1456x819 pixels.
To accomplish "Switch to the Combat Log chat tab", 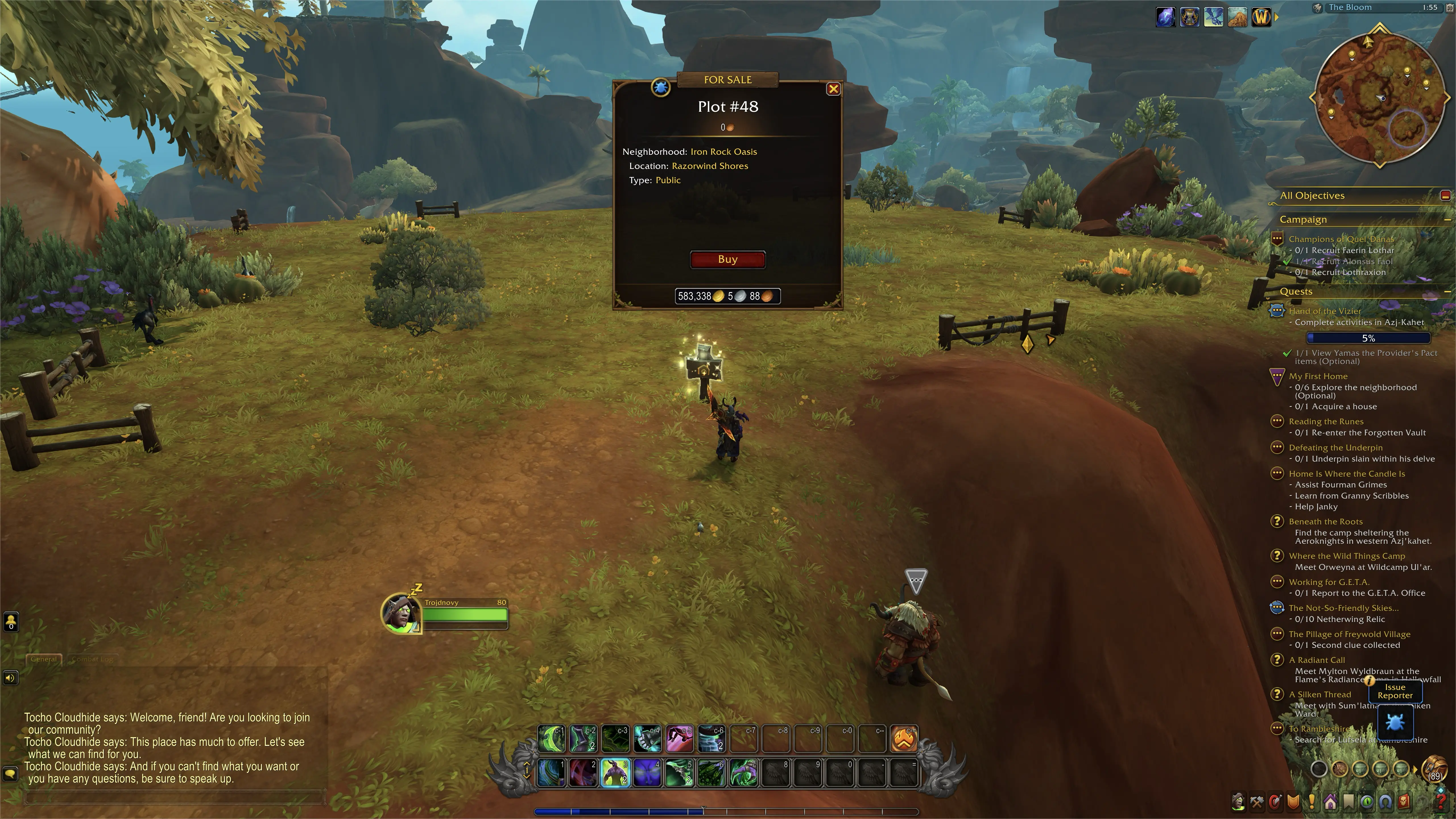I will [x=92, y=659].
